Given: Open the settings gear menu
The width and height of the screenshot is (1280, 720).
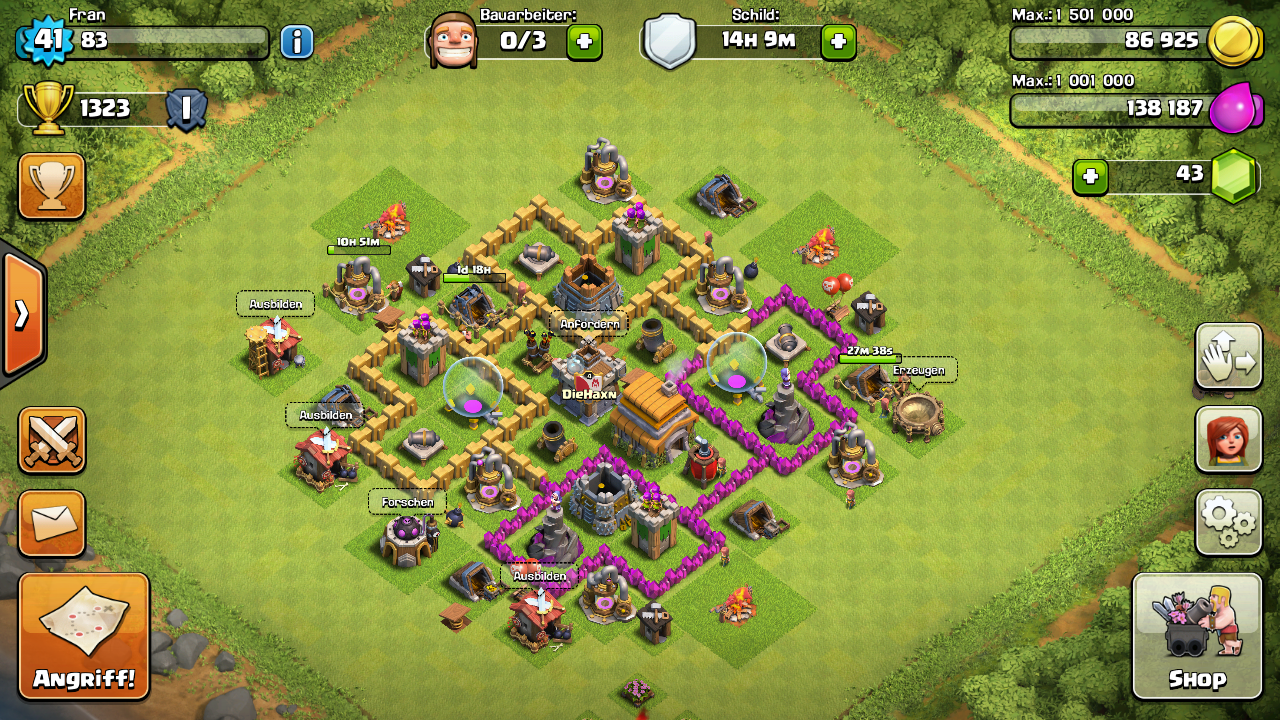Looking at the screenshot, I should pos(1228,521).
